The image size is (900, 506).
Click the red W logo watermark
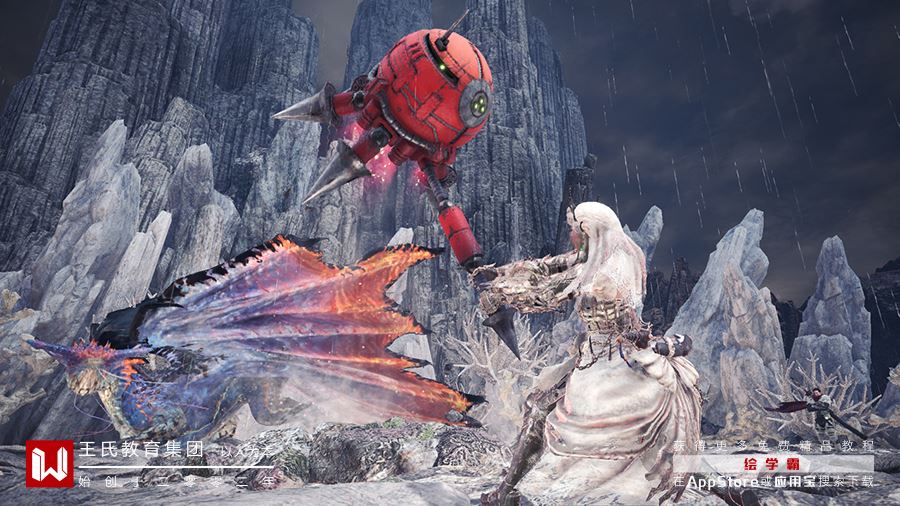coord(50,463)
